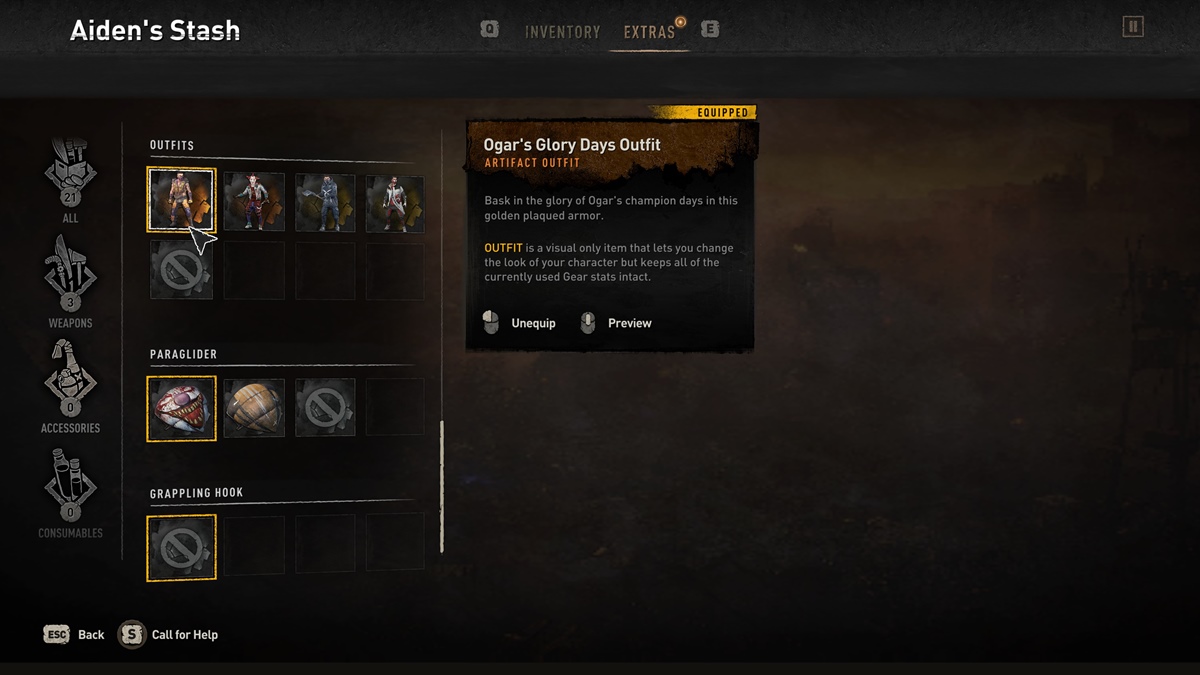Pick the red jester outfit
The image size is (1200, 675).
254,202
